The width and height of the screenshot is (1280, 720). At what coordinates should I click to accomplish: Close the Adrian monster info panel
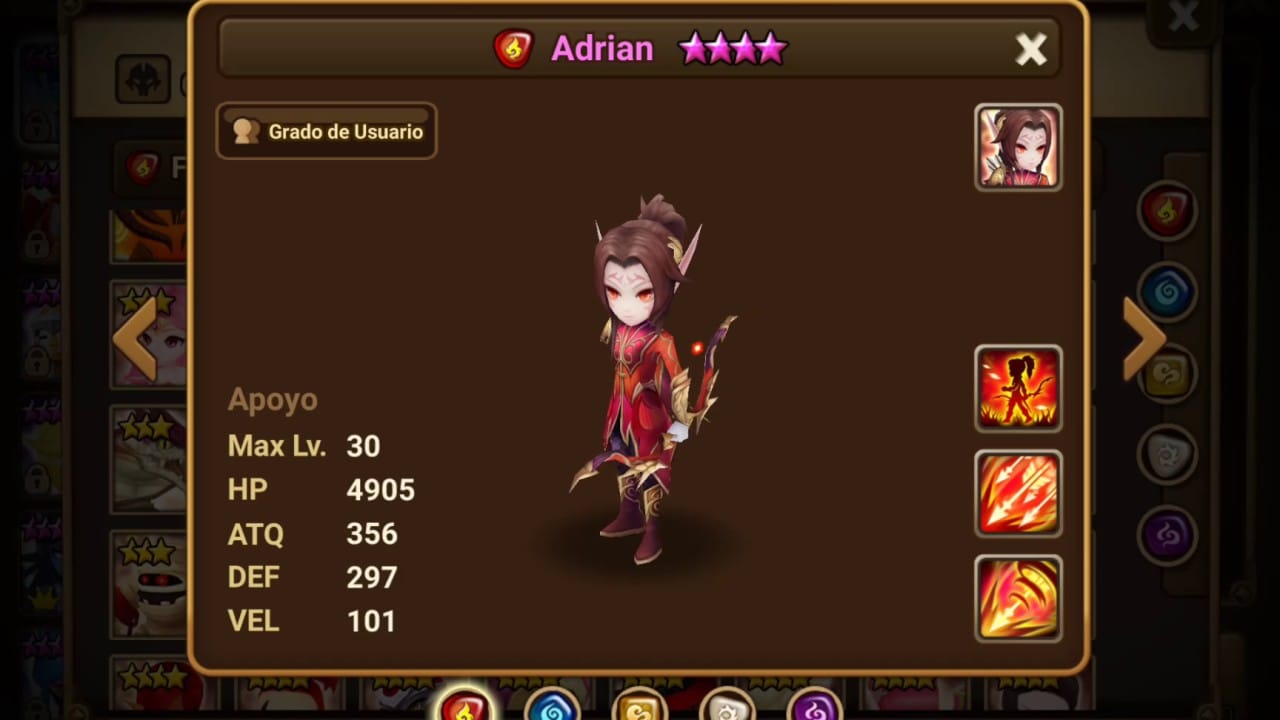[x=1030, y=49]
